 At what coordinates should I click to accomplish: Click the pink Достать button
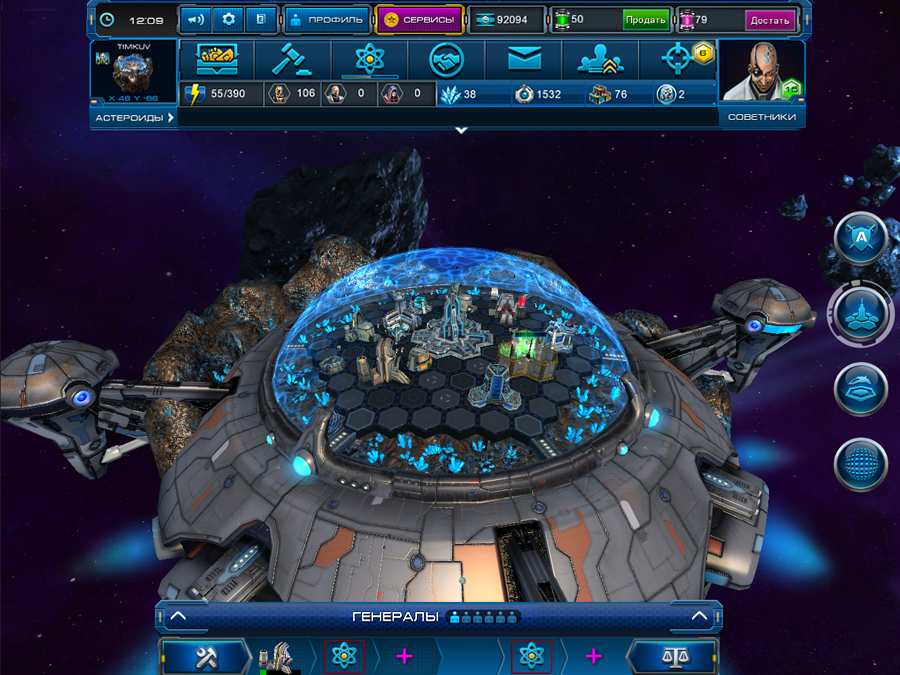(x=769, y=20)
